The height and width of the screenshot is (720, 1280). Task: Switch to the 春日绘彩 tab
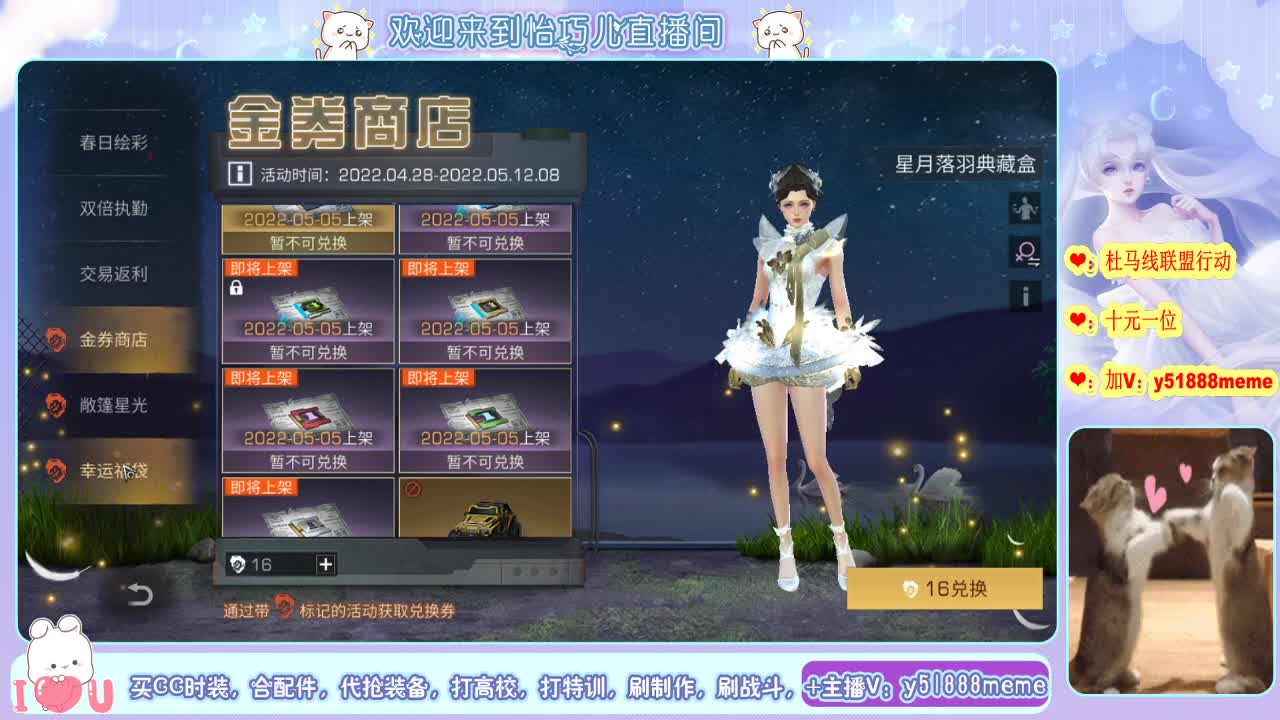(117, 140)
